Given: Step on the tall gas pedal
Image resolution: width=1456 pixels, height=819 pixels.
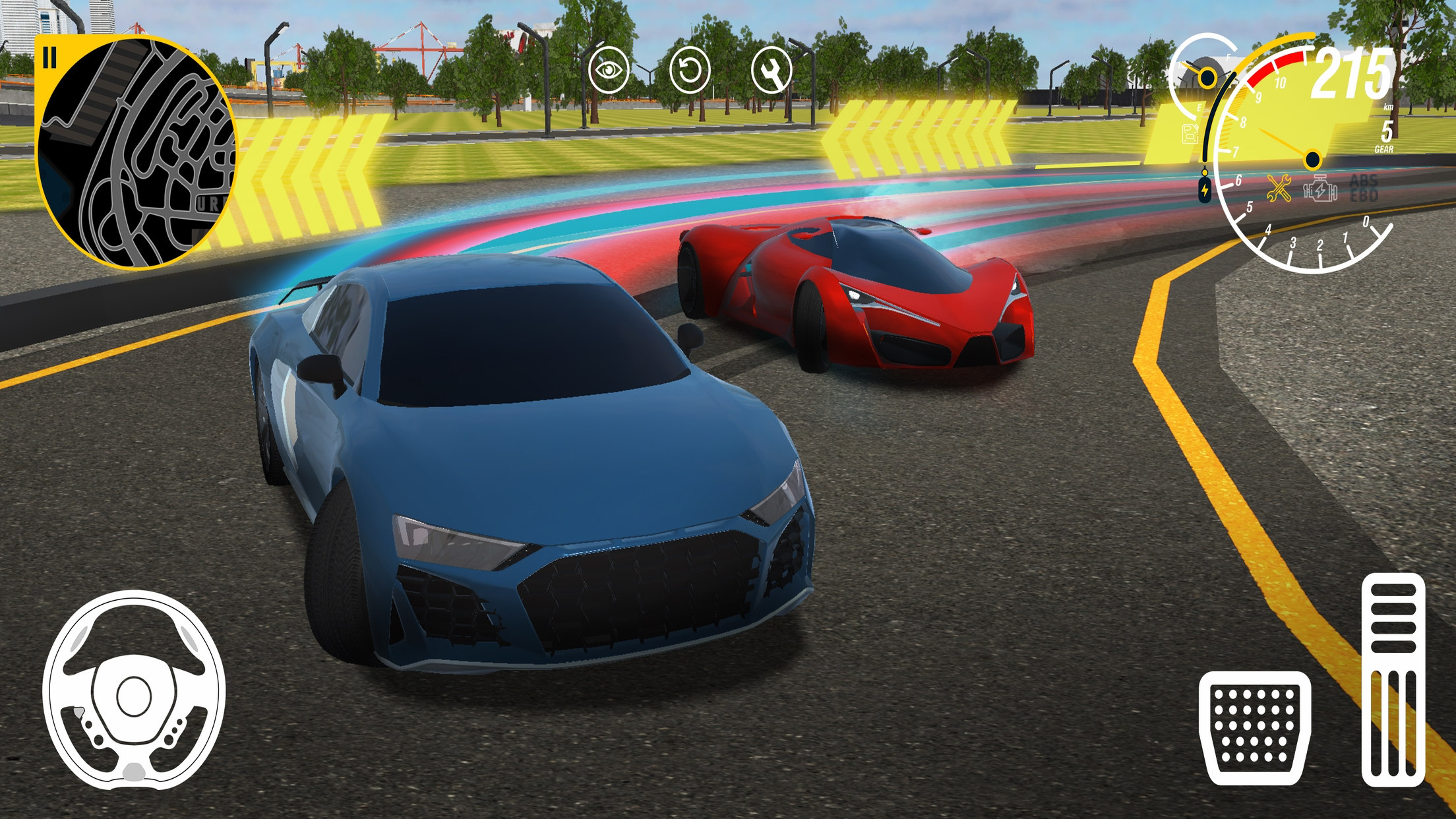Looking at the screenshot, I should (x=1393, y=679).
